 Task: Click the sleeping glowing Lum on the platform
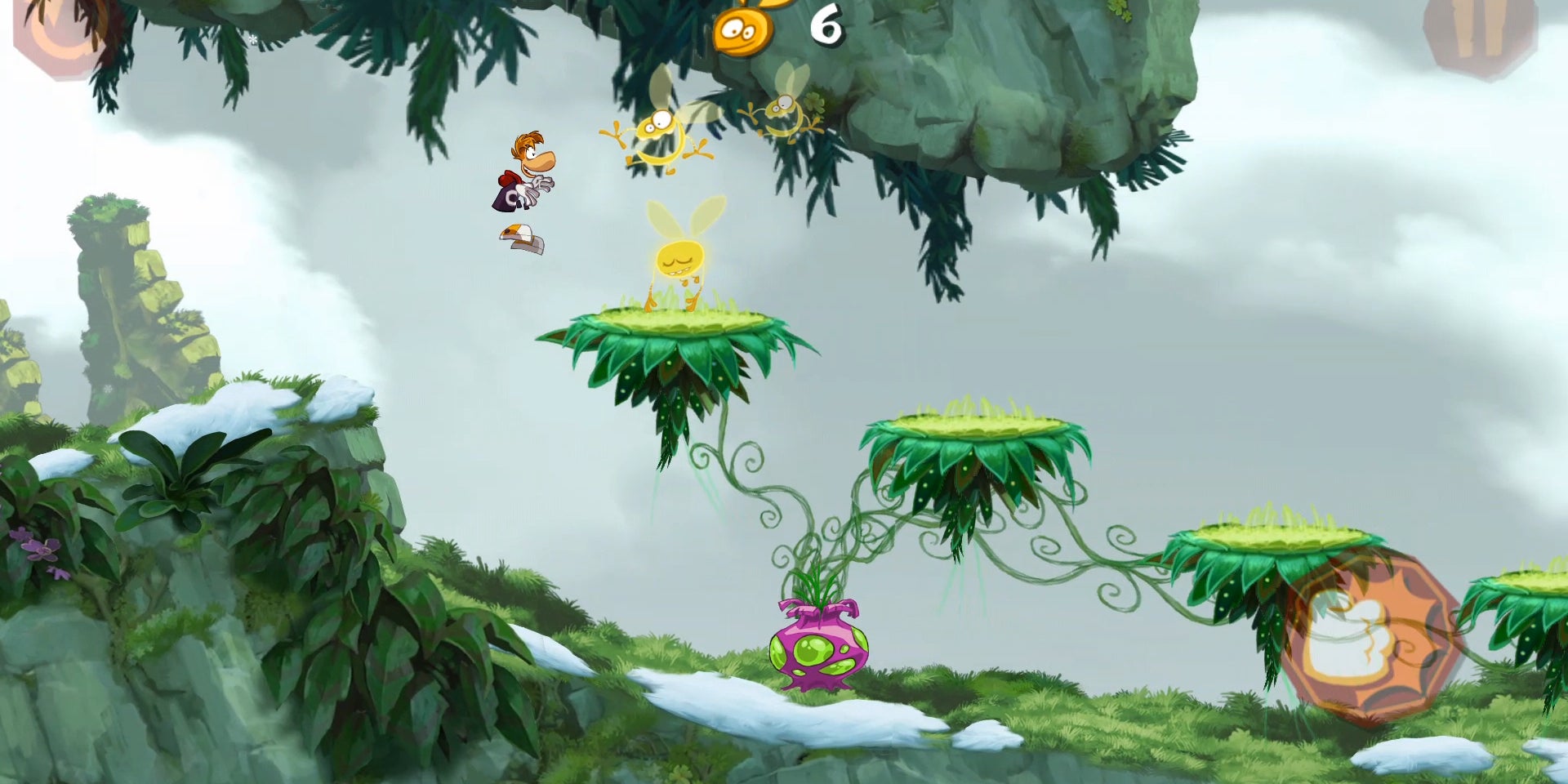[678, 261]
